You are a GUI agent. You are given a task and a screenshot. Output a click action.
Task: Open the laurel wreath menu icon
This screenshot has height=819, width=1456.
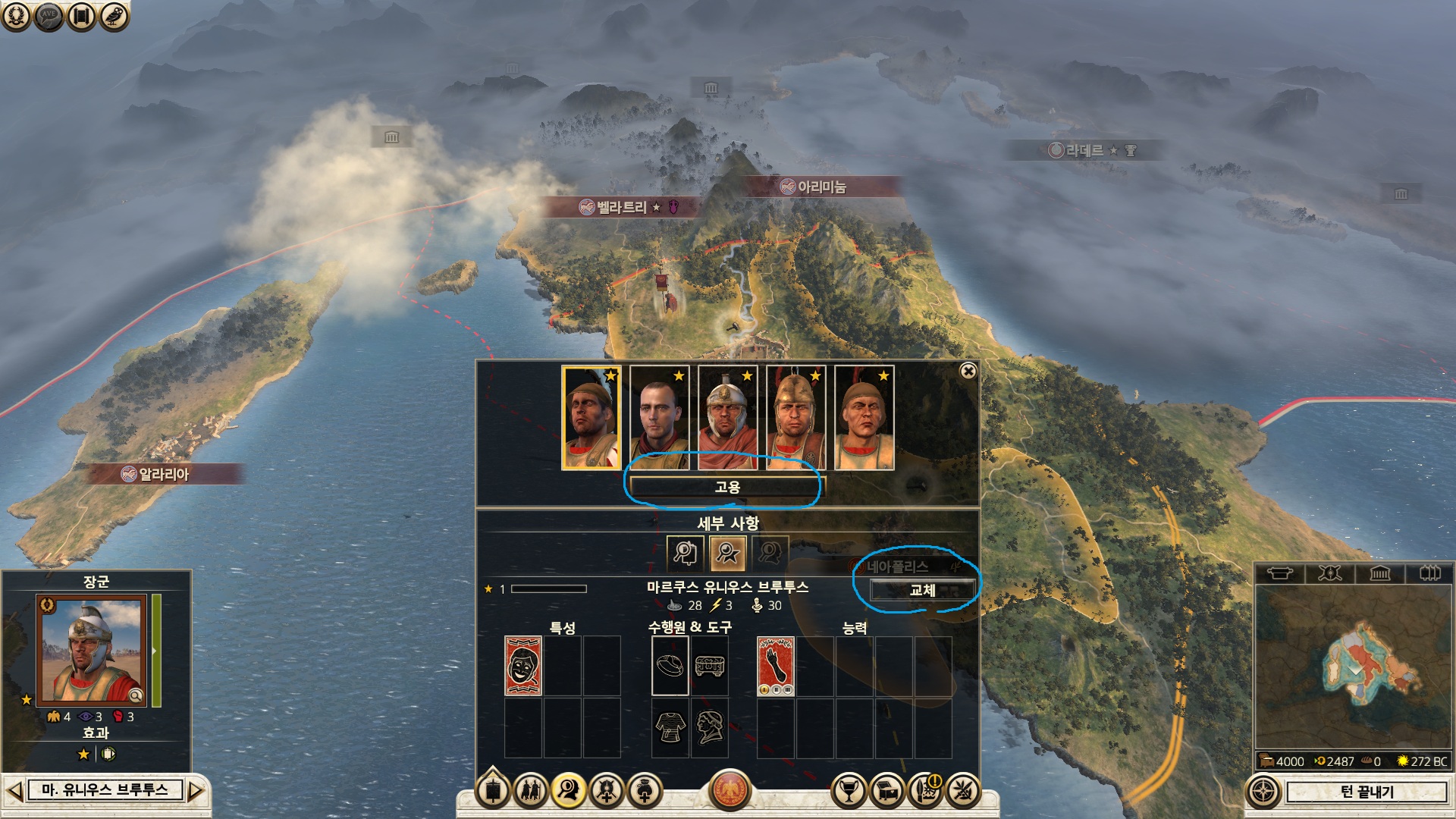(x=15, y=15)
